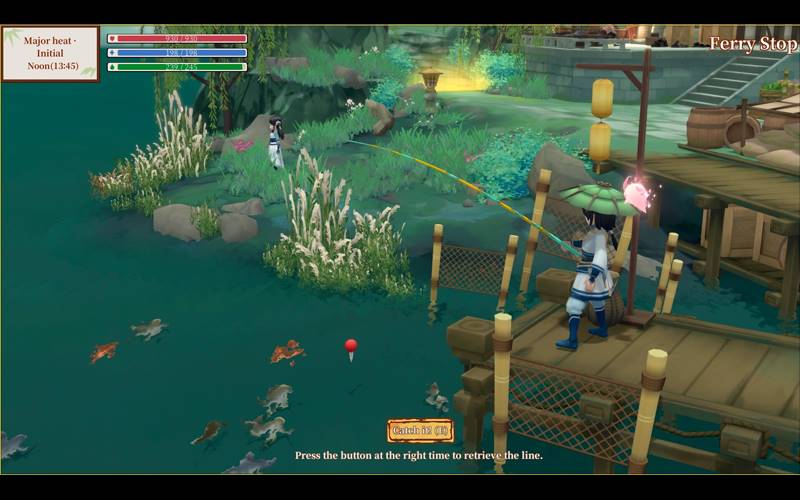Open the date and time panel
Image resolution: width=800 pixels, height=500 pixels.
click(x=50, y=53)
